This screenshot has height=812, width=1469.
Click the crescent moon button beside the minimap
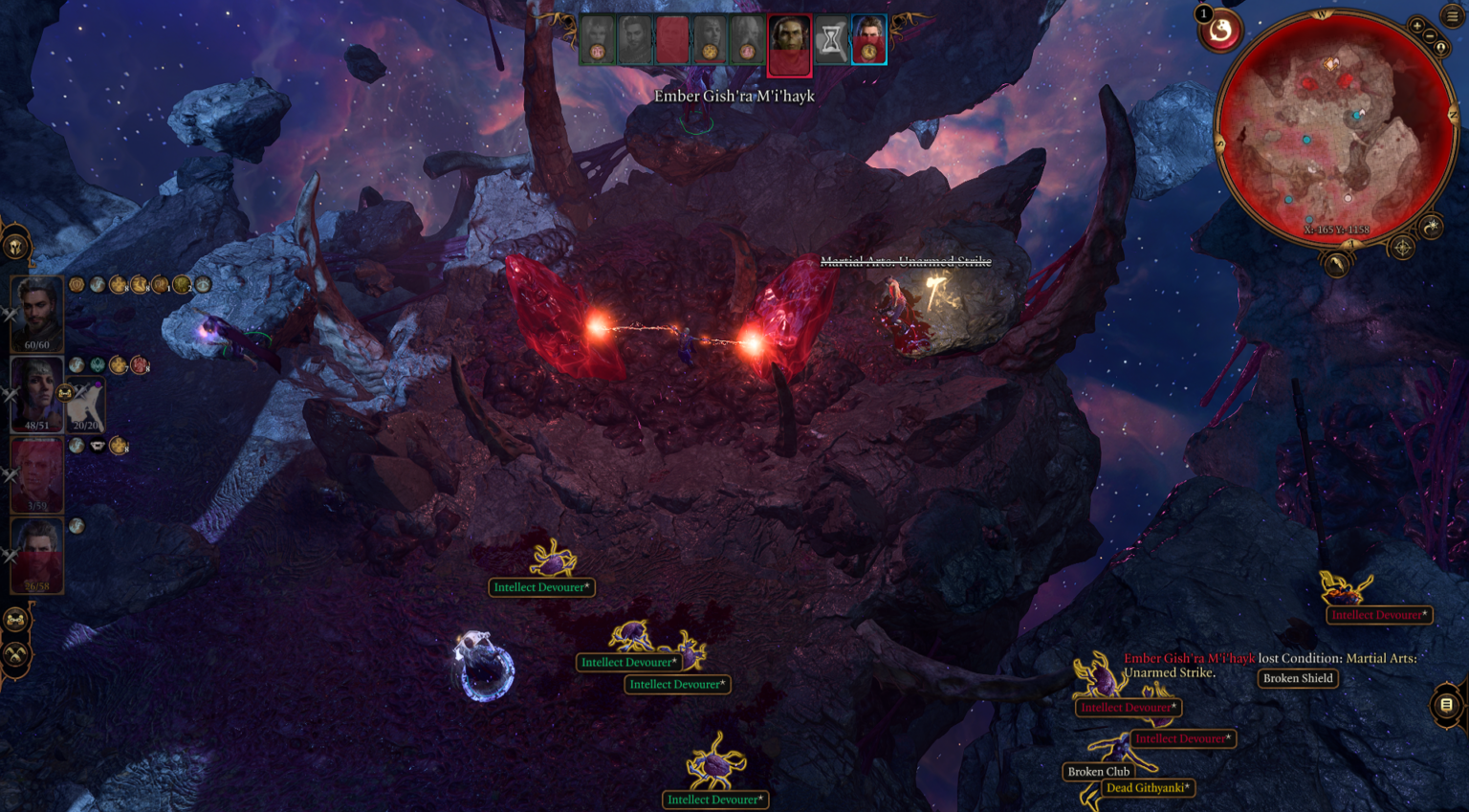1431,227
